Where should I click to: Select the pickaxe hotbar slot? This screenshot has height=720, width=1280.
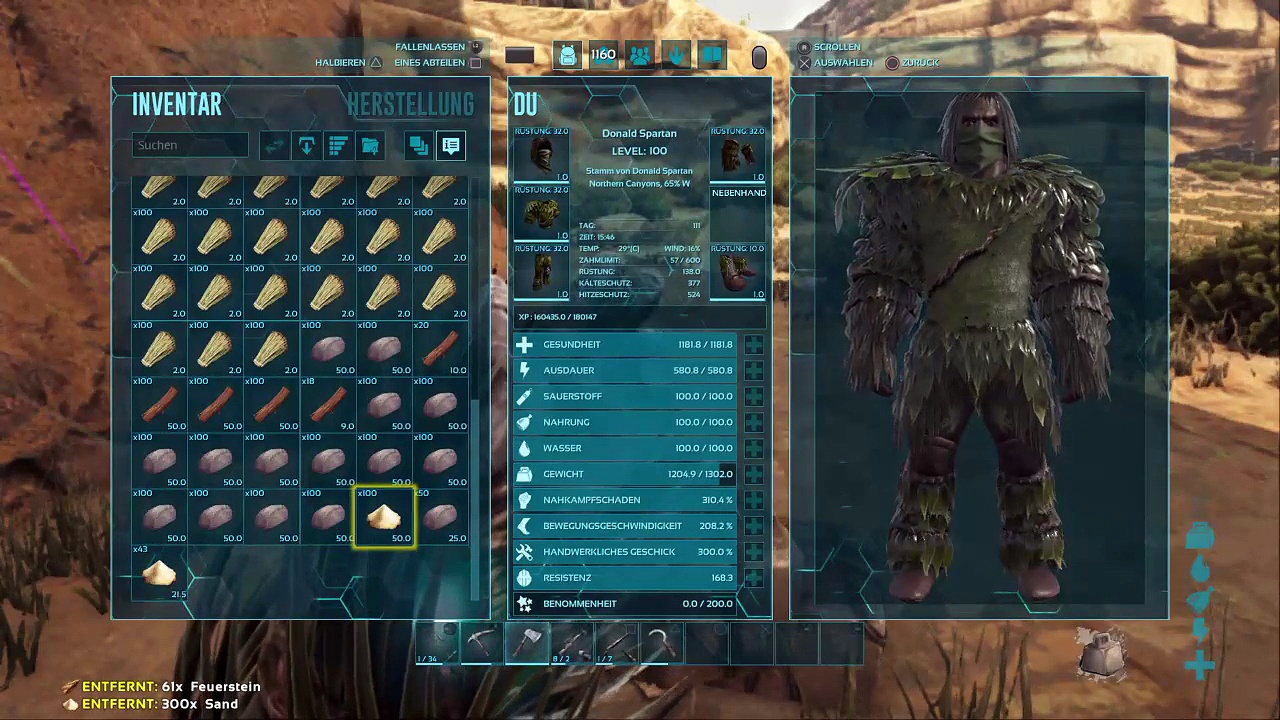[x=482, y=643]
